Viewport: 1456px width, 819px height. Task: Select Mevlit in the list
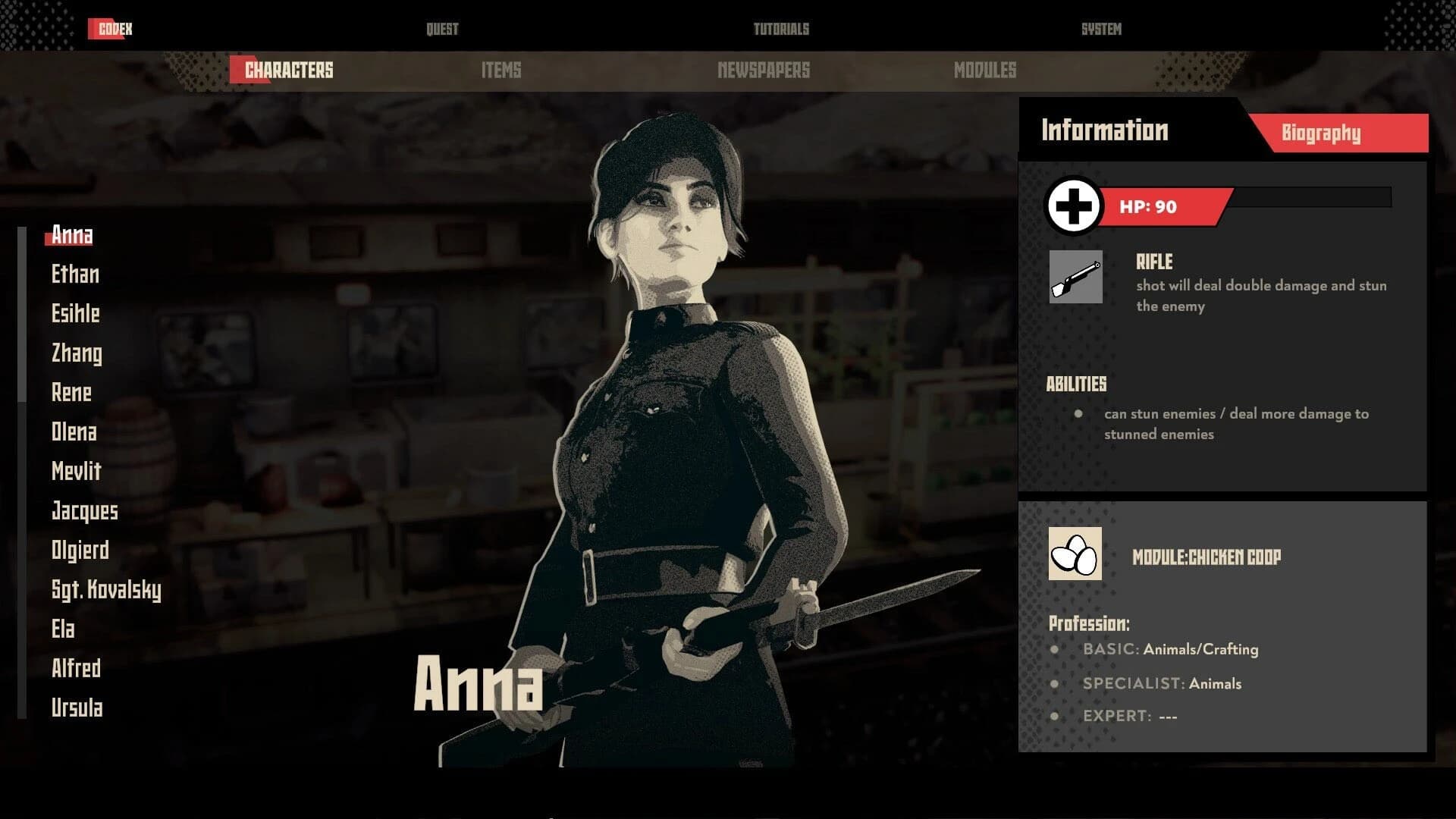[77, 472]
